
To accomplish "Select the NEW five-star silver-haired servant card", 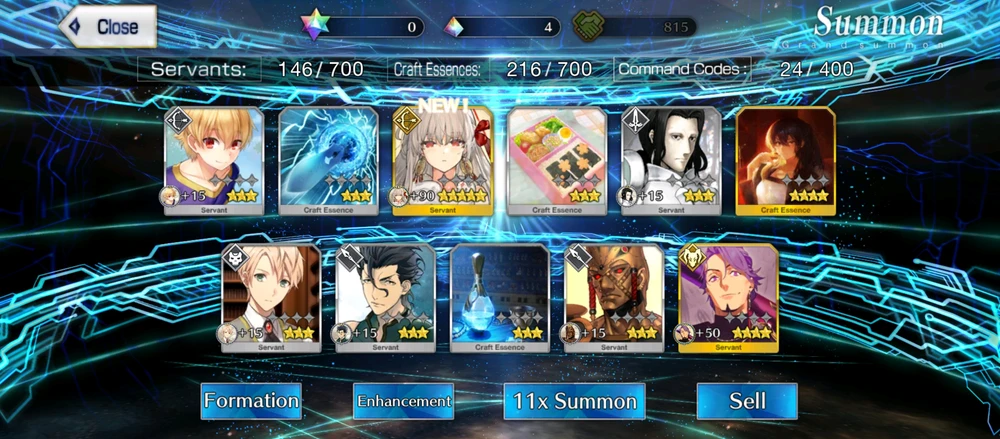I will point(443,160).
